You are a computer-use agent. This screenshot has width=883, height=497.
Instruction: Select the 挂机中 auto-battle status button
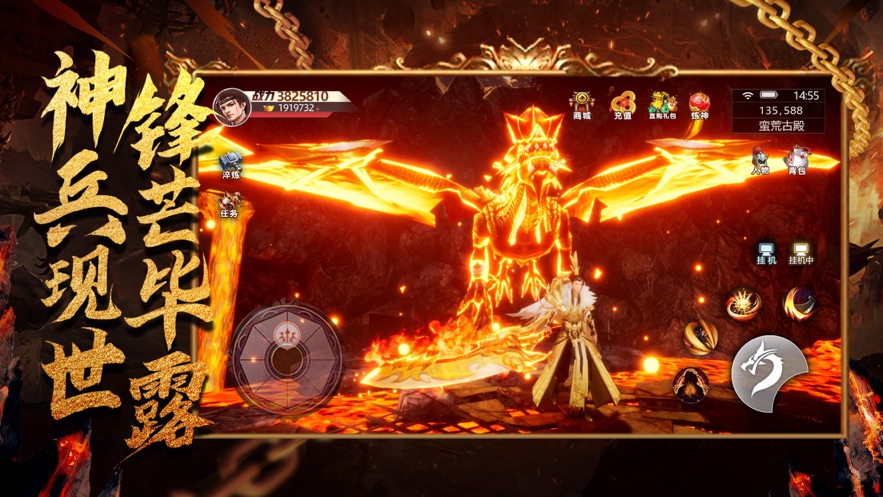801,252
